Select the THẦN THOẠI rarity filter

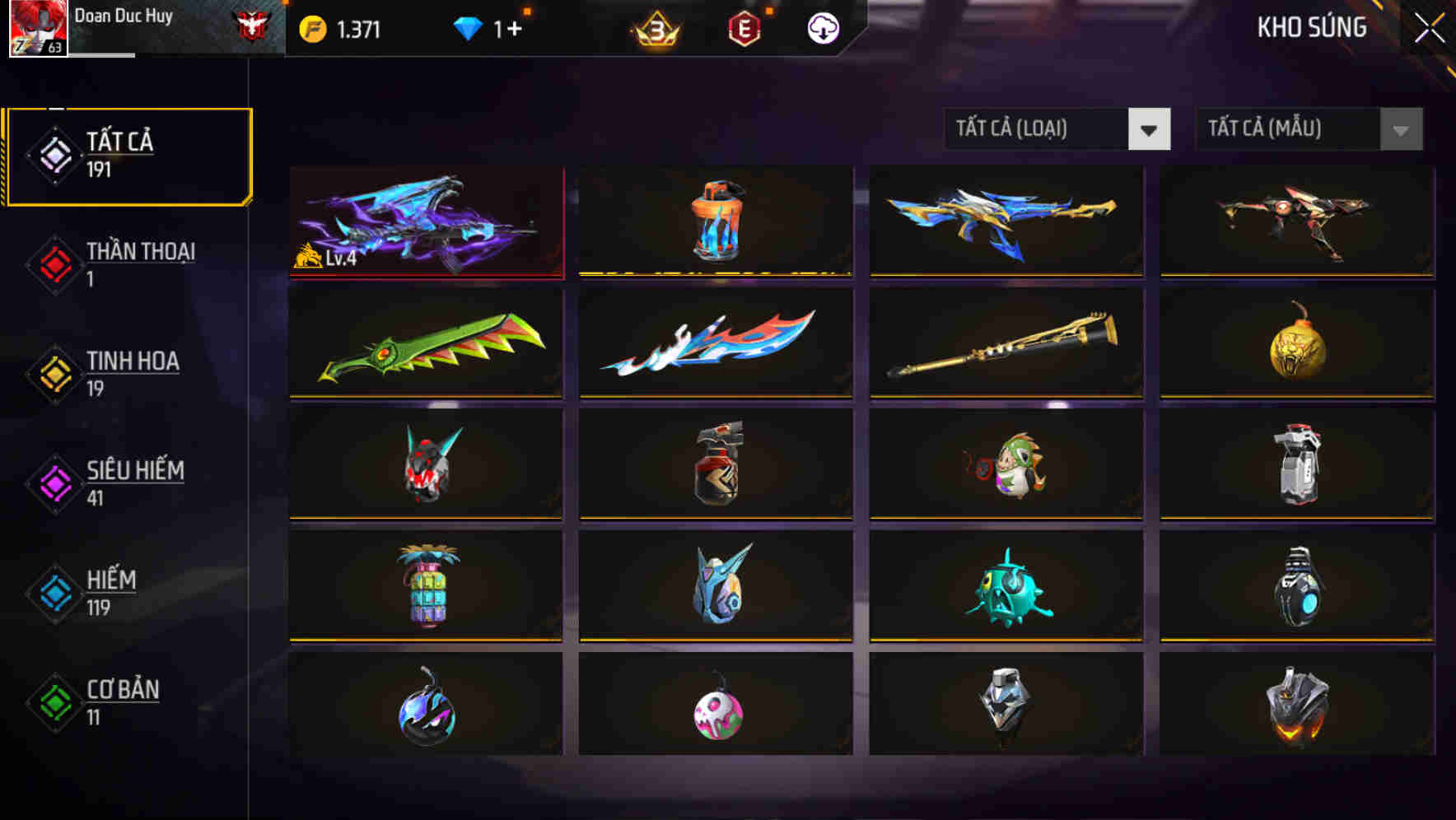[128, 263]
